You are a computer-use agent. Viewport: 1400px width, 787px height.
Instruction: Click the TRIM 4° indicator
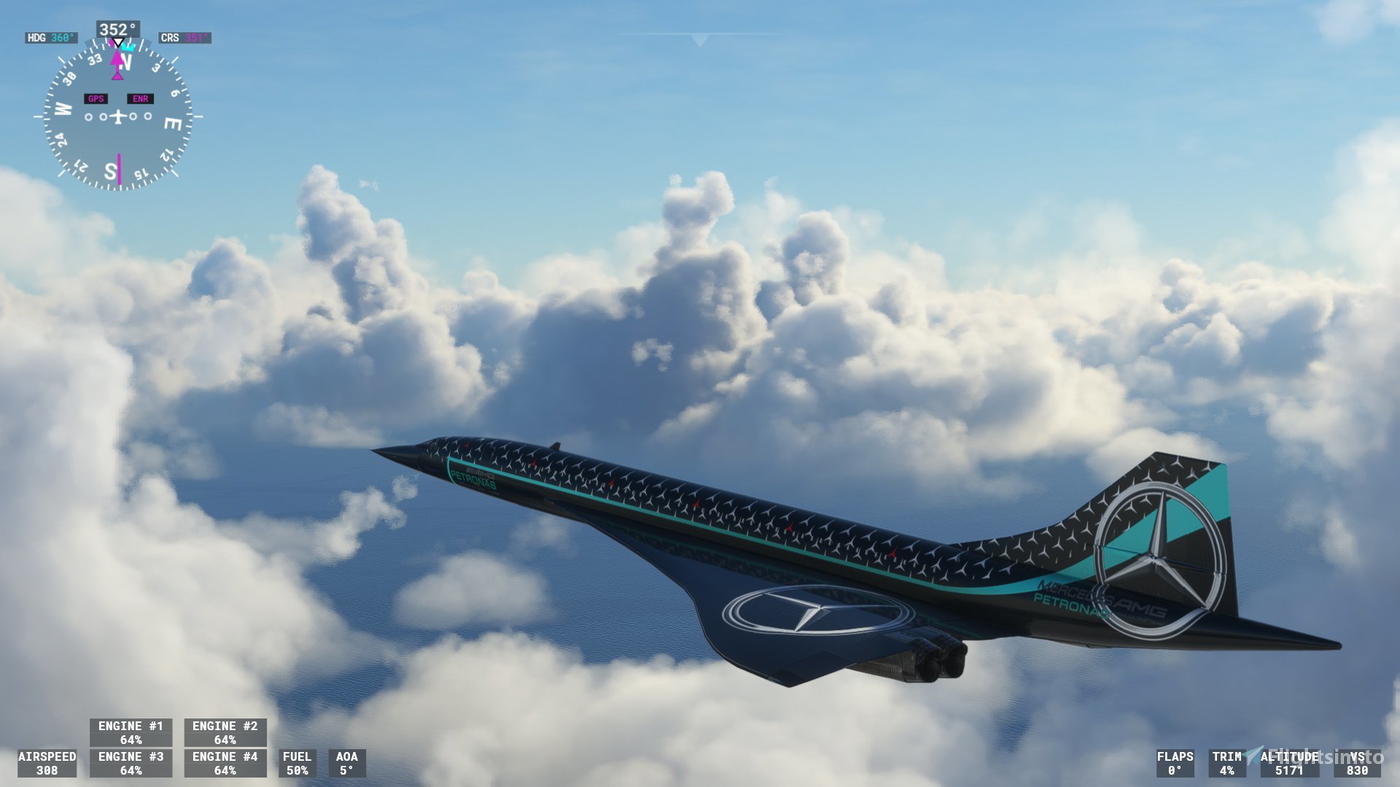[x=1229, y=763]
